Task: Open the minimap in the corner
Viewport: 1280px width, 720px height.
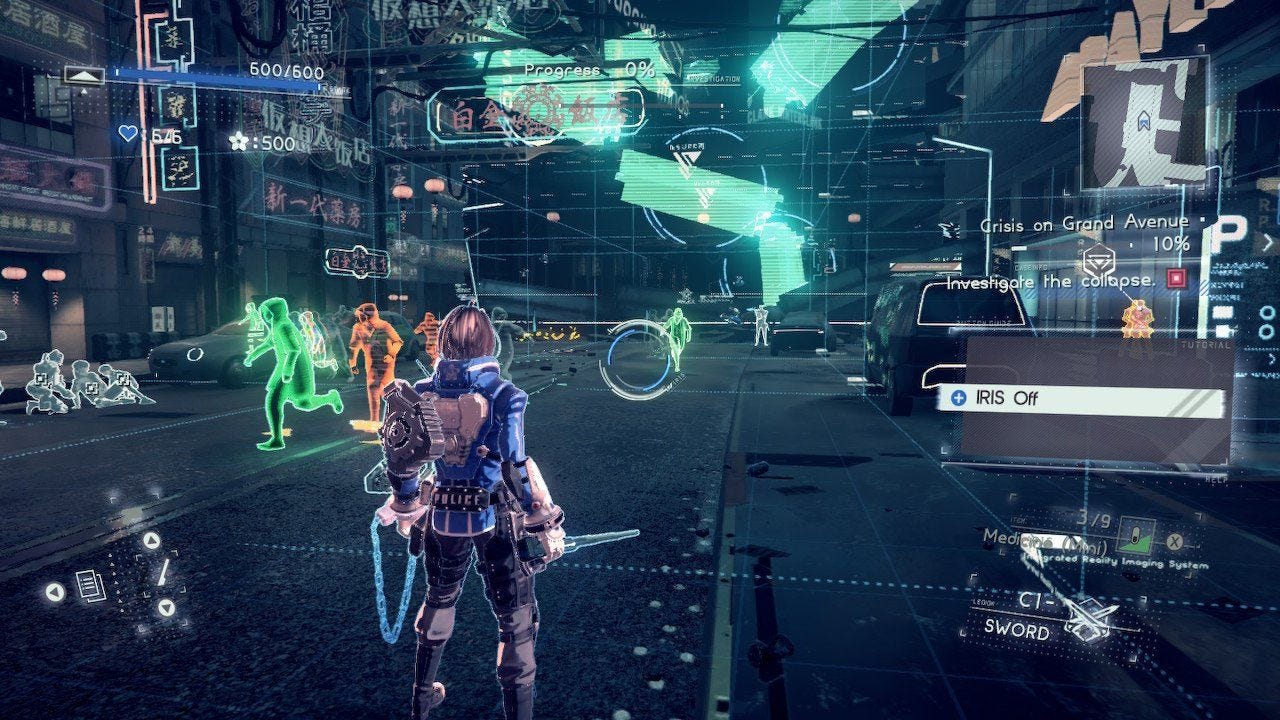Action: coord(1144,122)
